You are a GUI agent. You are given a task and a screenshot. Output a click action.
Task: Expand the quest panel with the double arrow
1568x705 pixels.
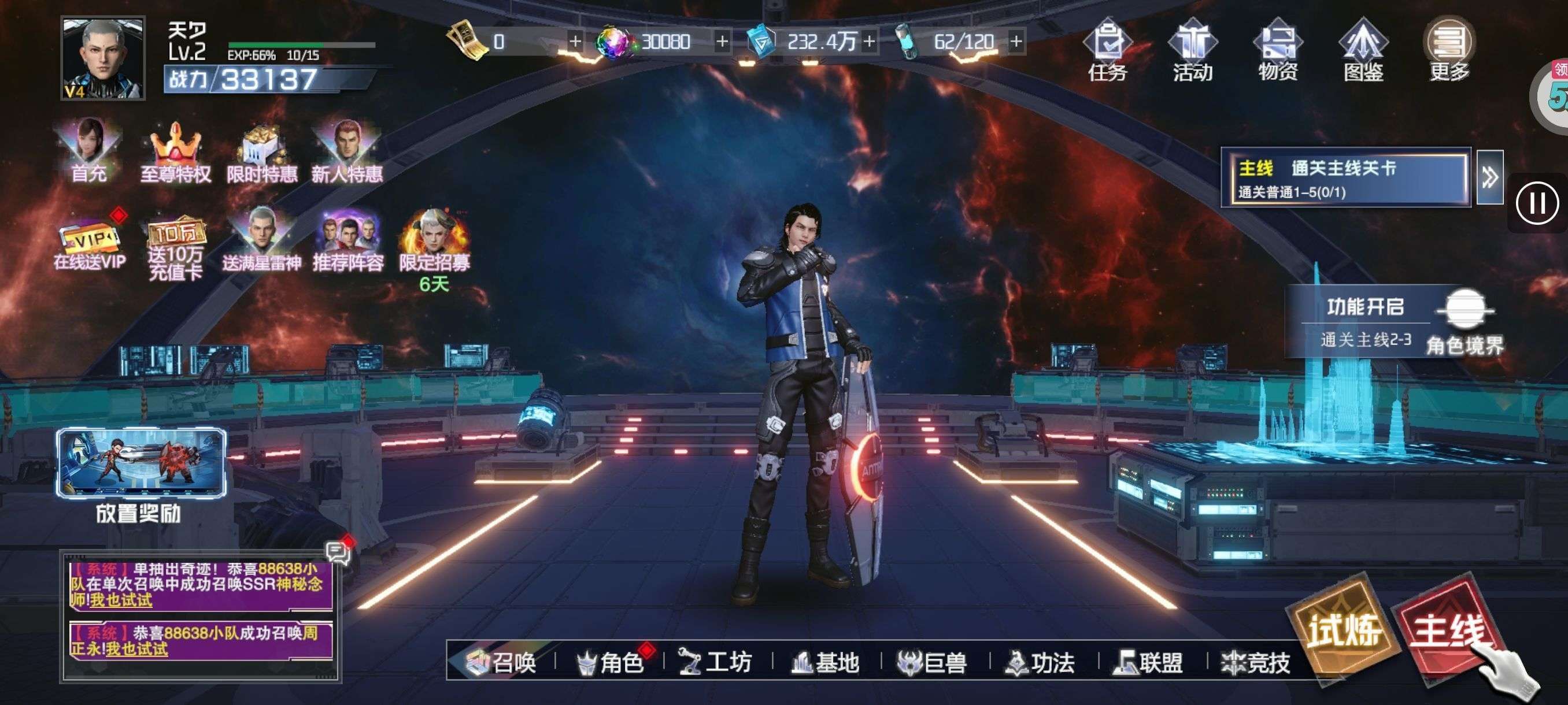[1489, 177]
